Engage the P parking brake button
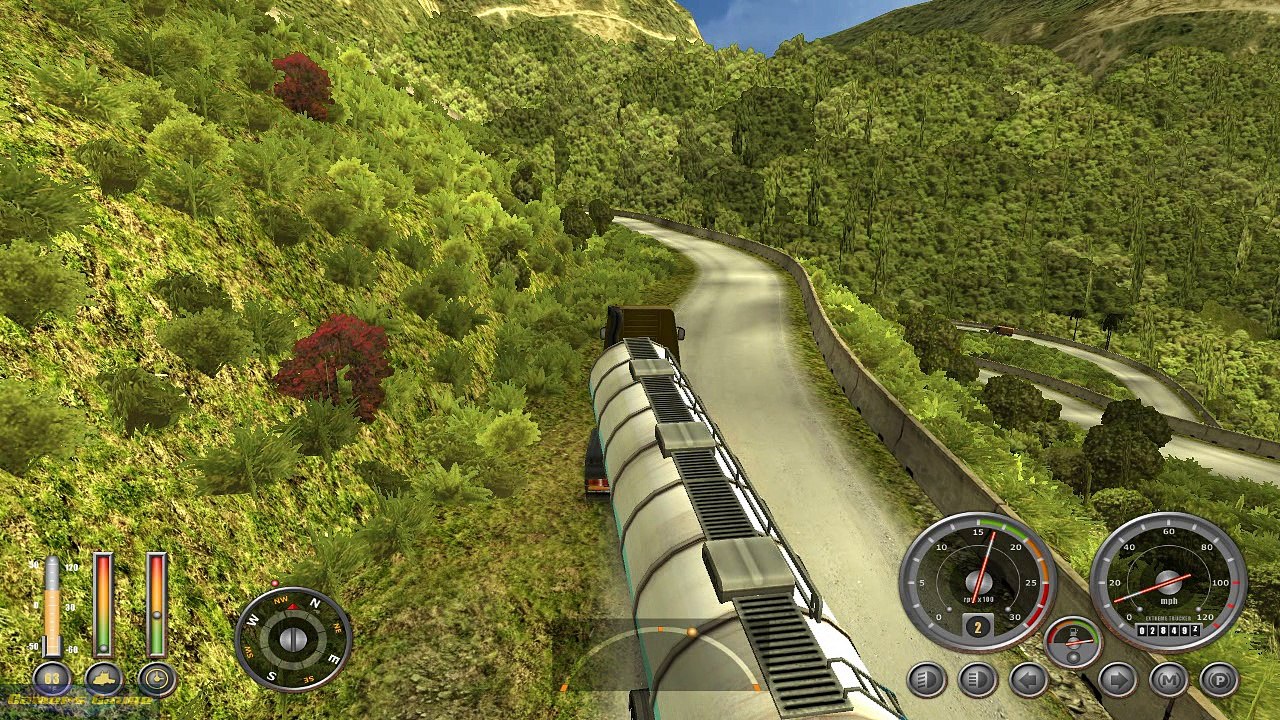This screenshot has width=1280, height=720. pyautogui.click(x=1219, y=680)
